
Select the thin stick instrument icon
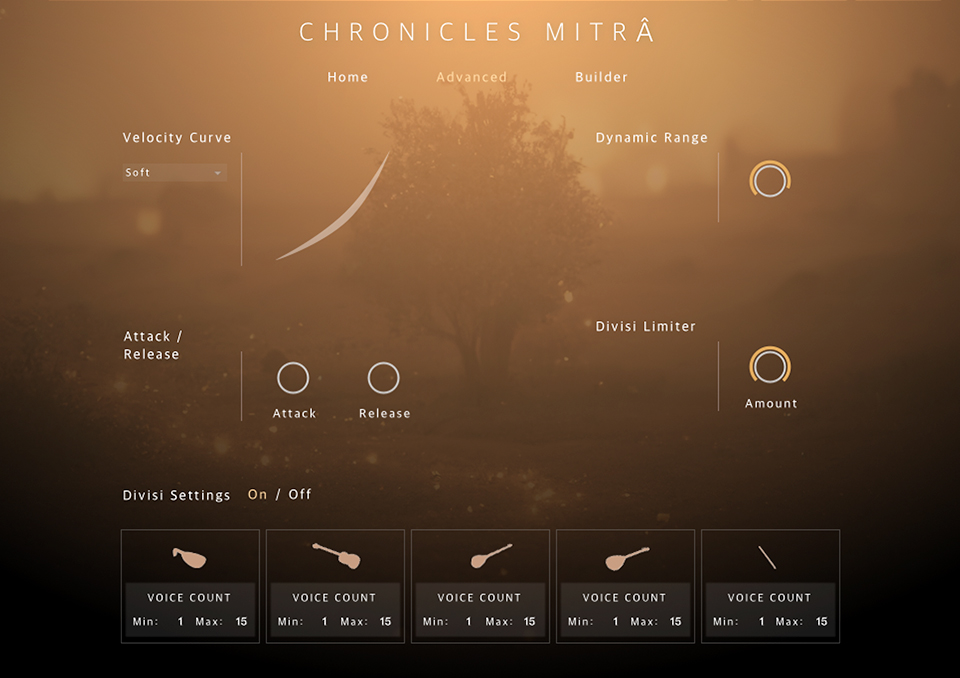[767, 557]
